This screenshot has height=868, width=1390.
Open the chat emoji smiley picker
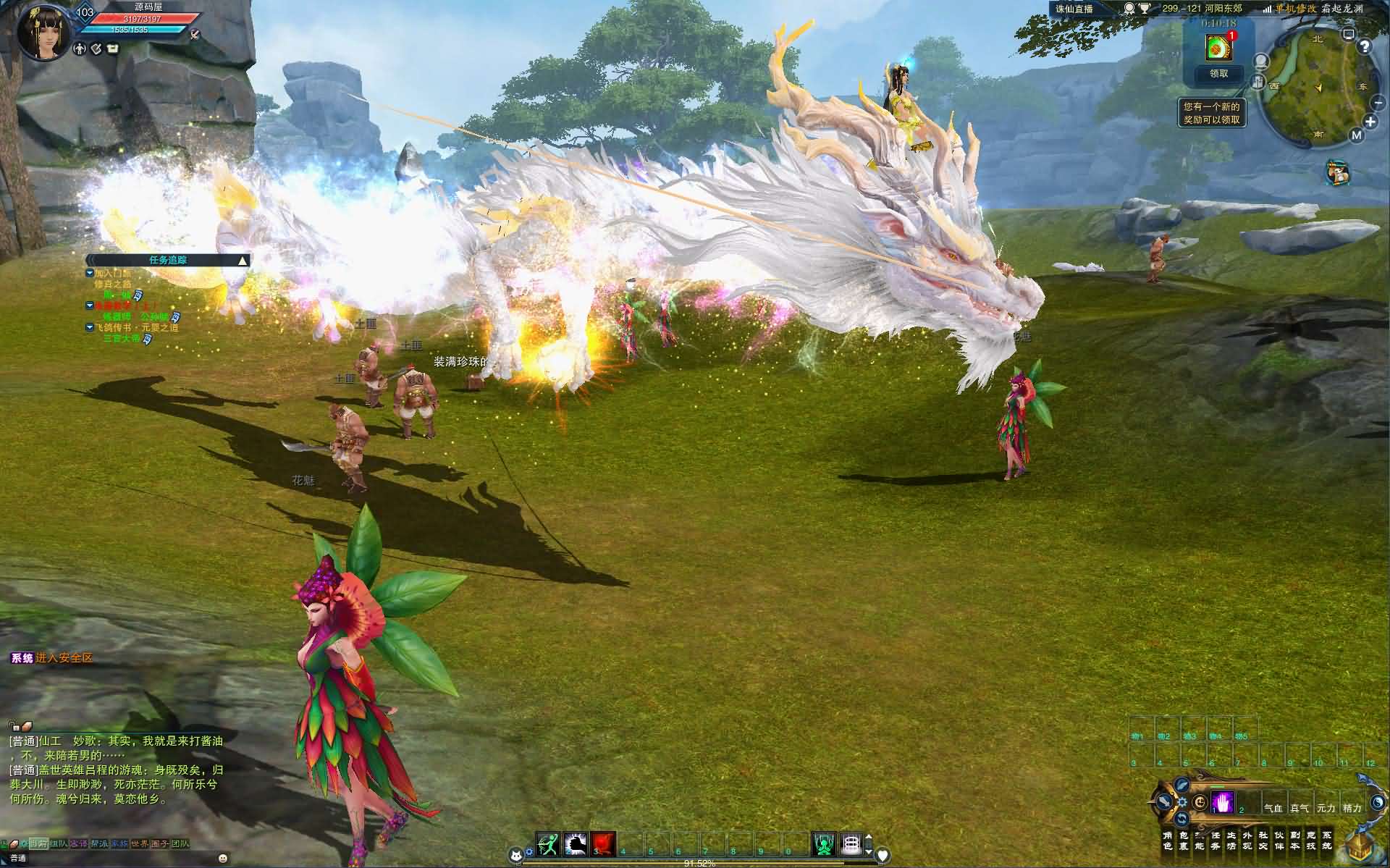pyautogui.click(x=223, y=859)
